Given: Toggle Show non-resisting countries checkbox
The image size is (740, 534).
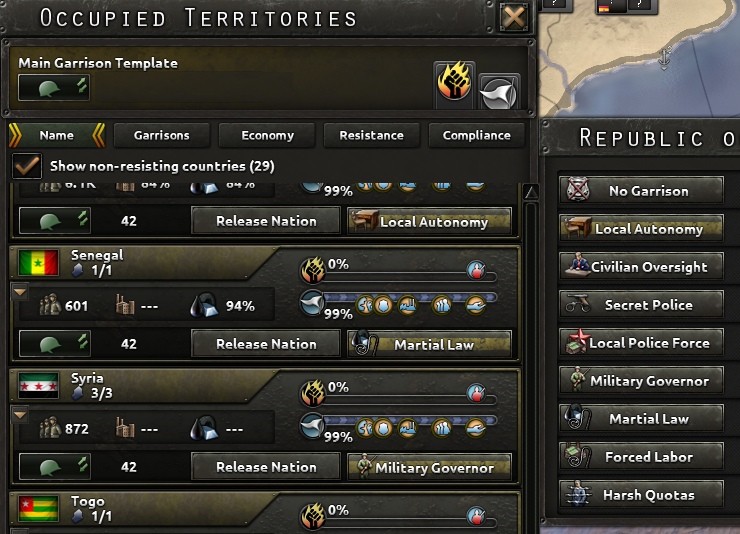Looking at the screenshot, I should tap(27, 166).
